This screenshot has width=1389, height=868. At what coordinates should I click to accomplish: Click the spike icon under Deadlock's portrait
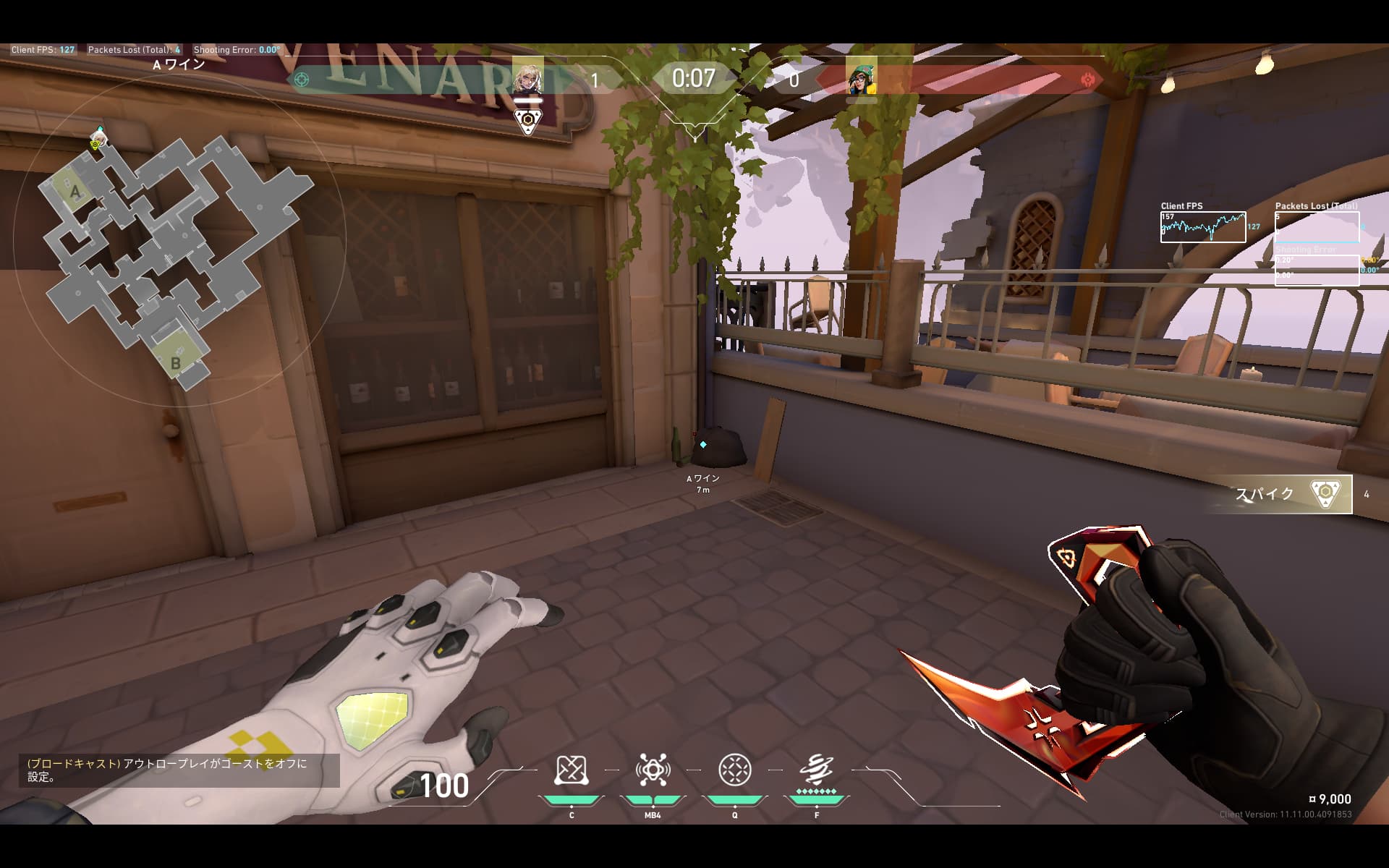point(528,120)
